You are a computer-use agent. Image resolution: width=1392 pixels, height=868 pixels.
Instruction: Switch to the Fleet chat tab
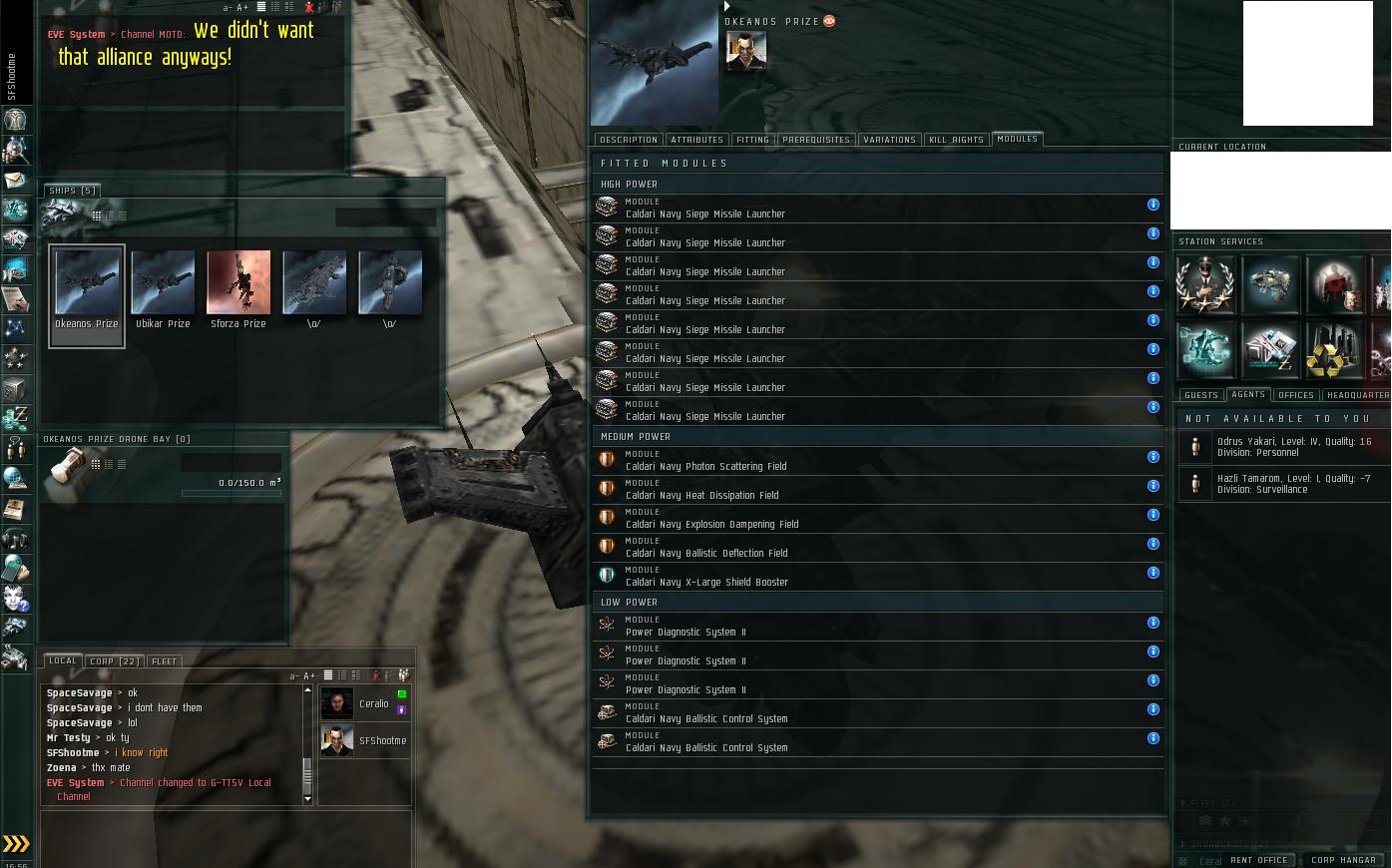click(164, 661)
